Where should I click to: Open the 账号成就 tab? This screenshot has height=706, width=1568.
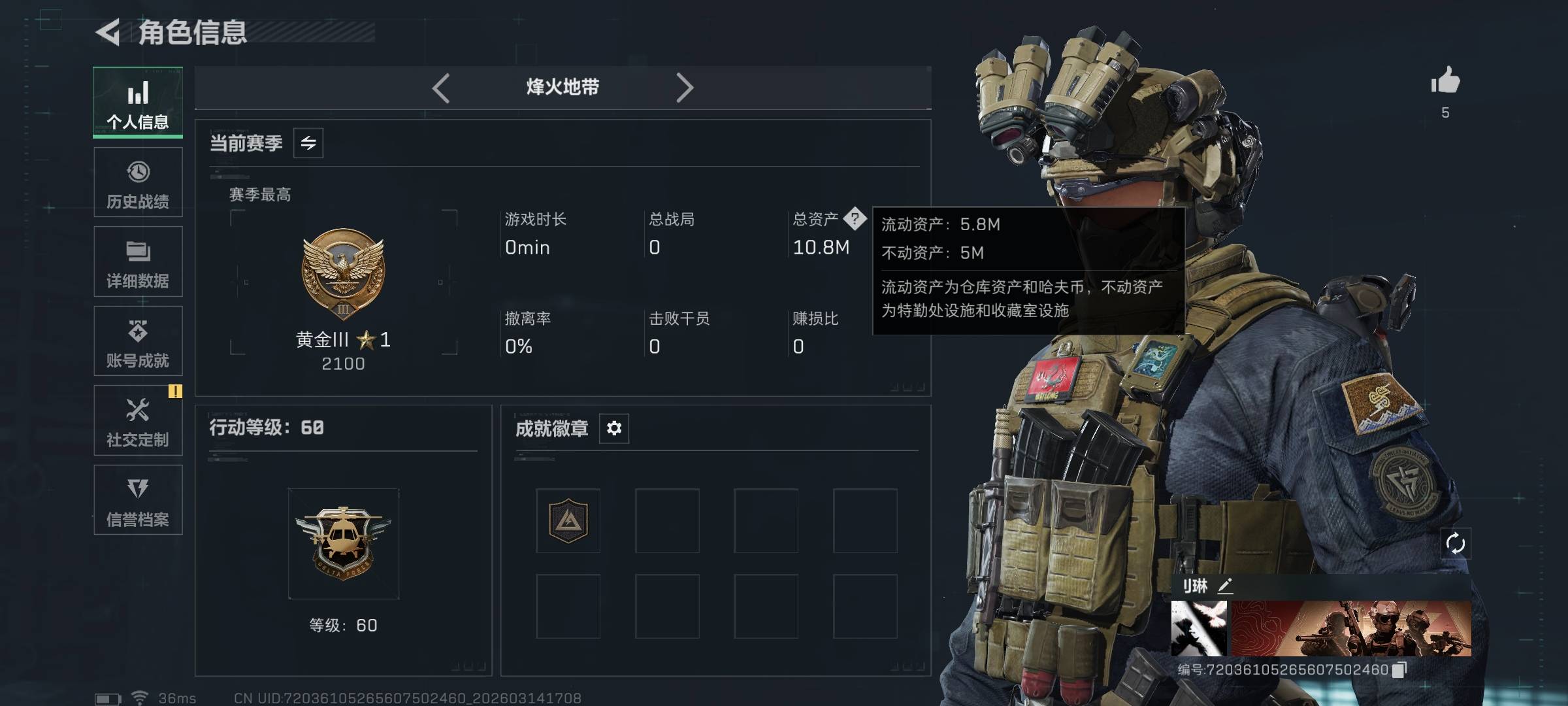coord(138,341)
